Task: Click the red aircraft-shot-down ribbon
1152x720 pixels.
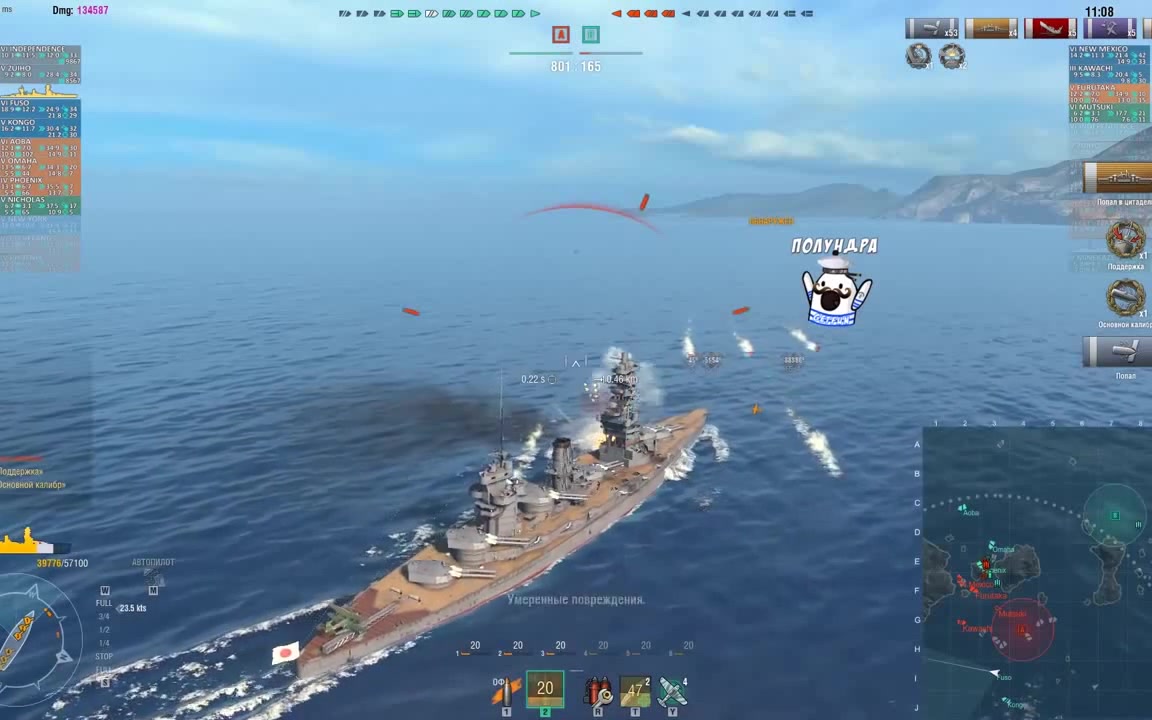Action: [1050, 28]
